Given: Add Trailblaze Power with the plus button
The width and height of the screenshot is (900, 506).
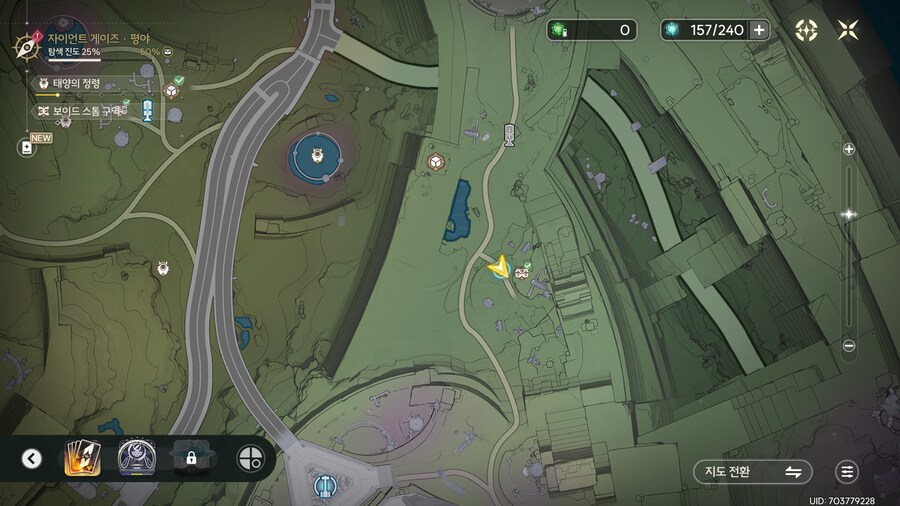Looking at the screenshot, I should click(759, 30).
